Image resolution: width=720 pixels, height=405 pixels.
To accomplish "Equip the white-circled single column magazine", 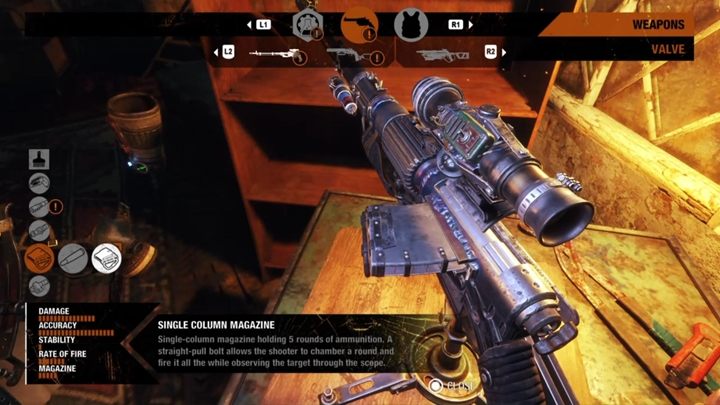I will (x=106, y=258).
